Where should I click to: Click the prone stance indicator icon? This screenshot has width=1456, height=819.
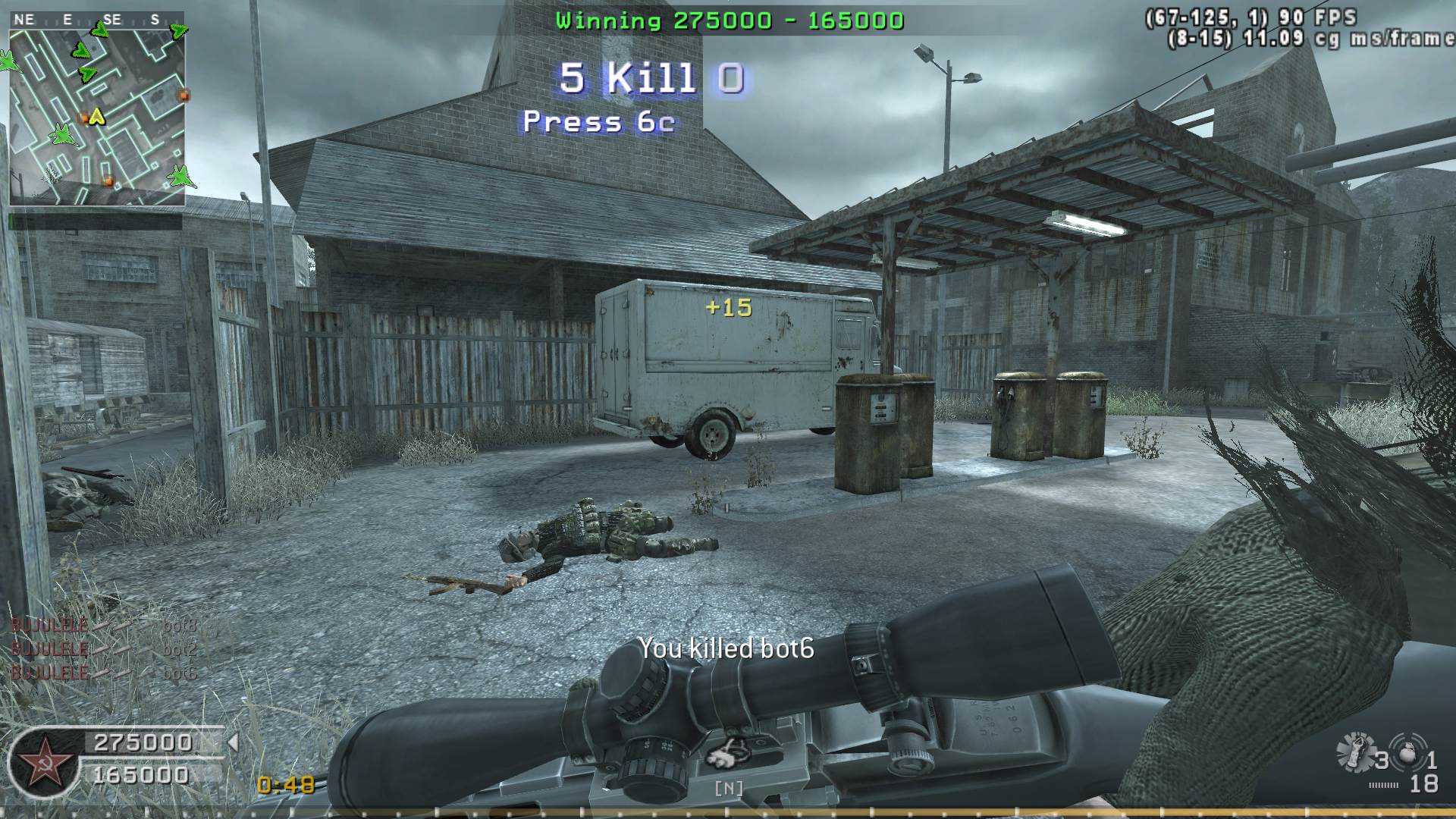click(728, 755)
